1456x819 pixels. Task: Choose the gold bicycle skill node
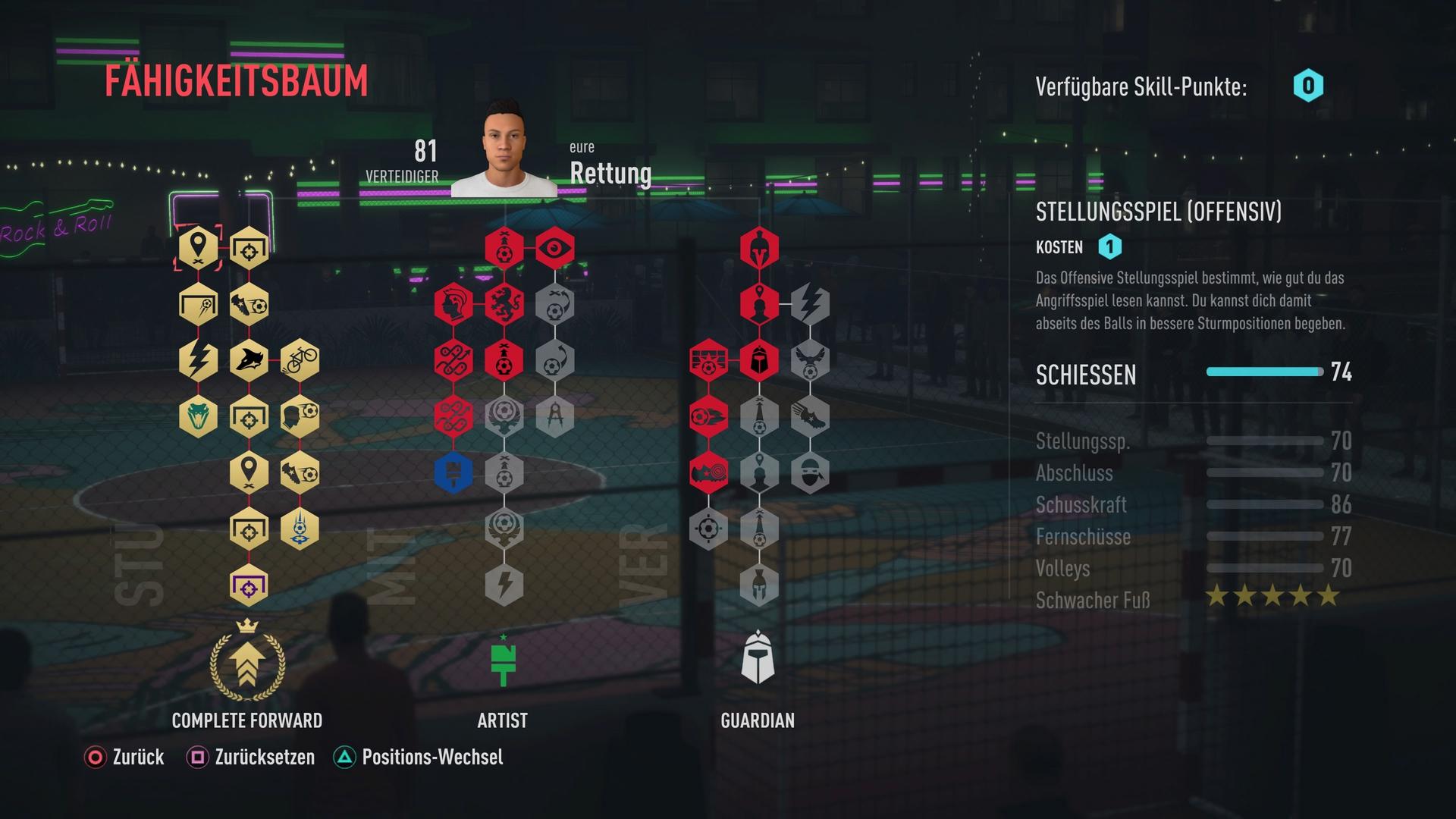[x=300, y=359]
